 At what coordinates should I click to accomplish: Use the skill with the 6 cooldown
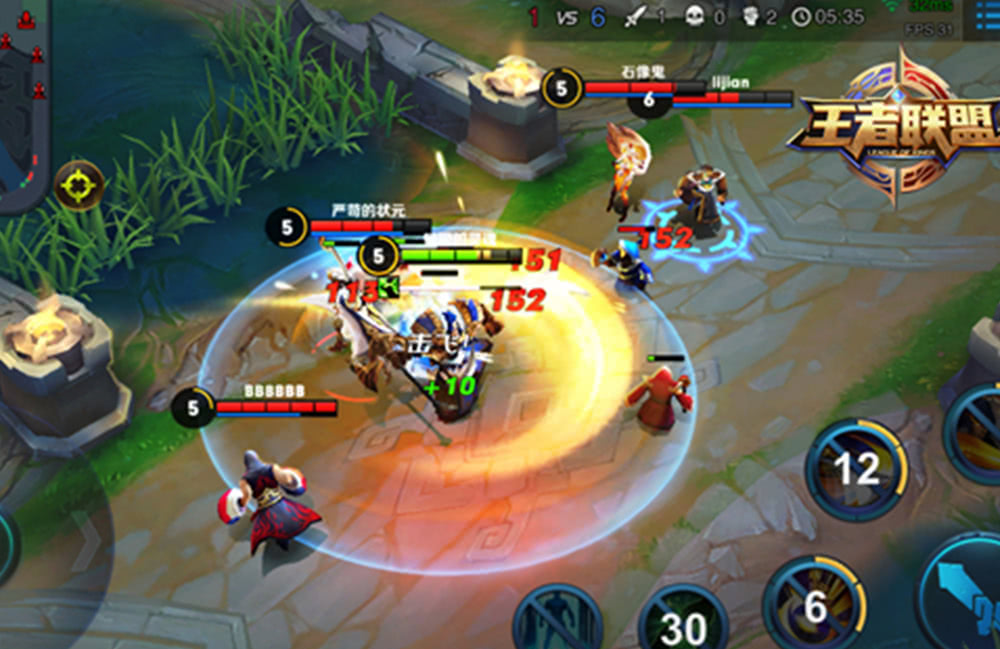coord(814,605)
